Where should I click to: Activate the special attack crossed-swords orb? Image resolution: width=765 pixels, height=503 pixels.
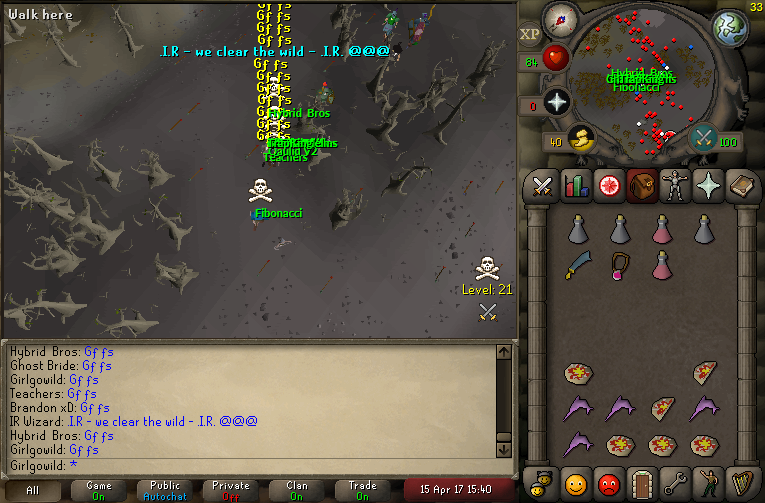tap(703, 138)
